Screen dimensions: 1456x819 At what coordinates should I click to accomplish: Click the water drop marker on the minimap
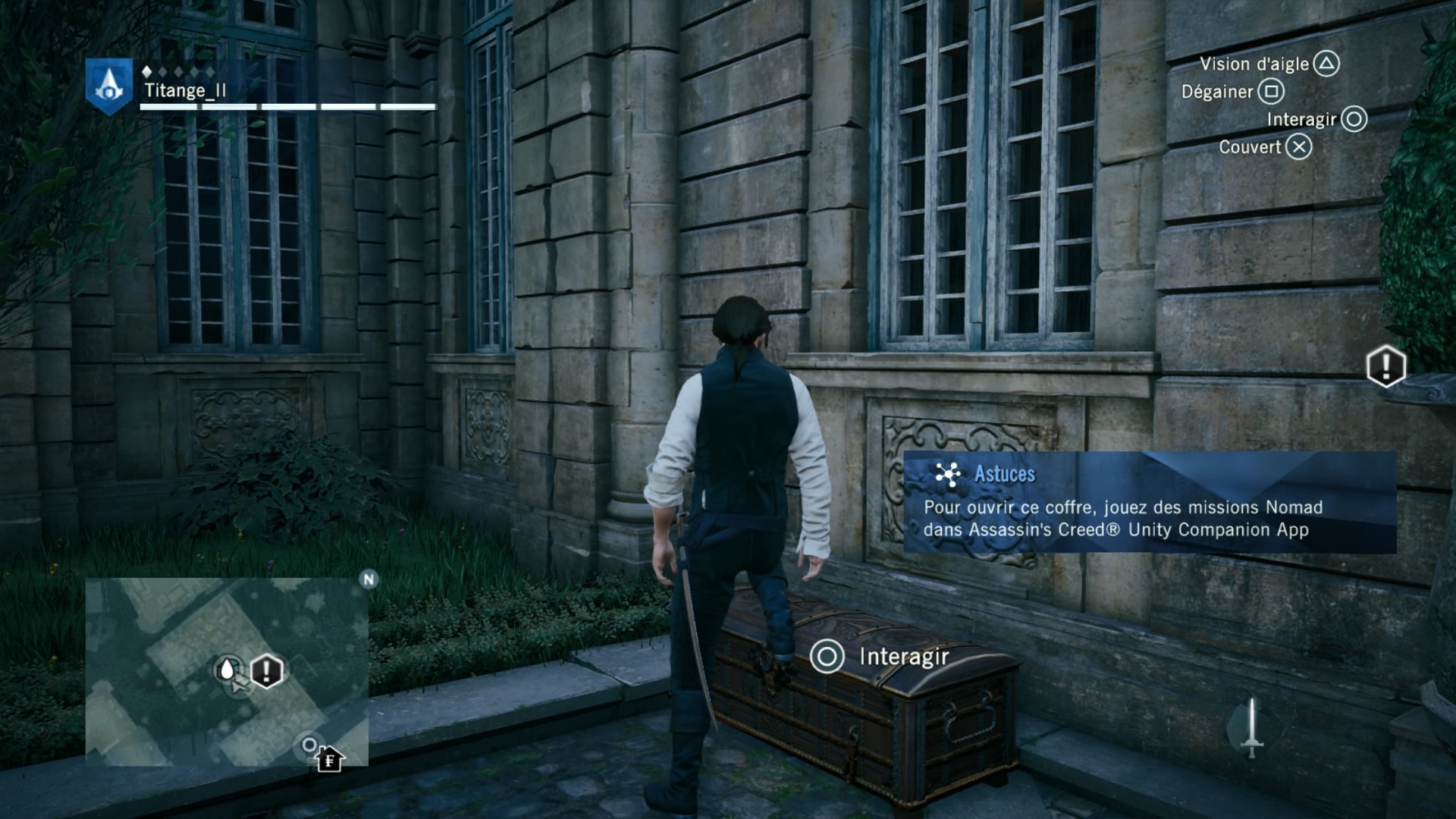pyautogui.click(x=227, y=670)
